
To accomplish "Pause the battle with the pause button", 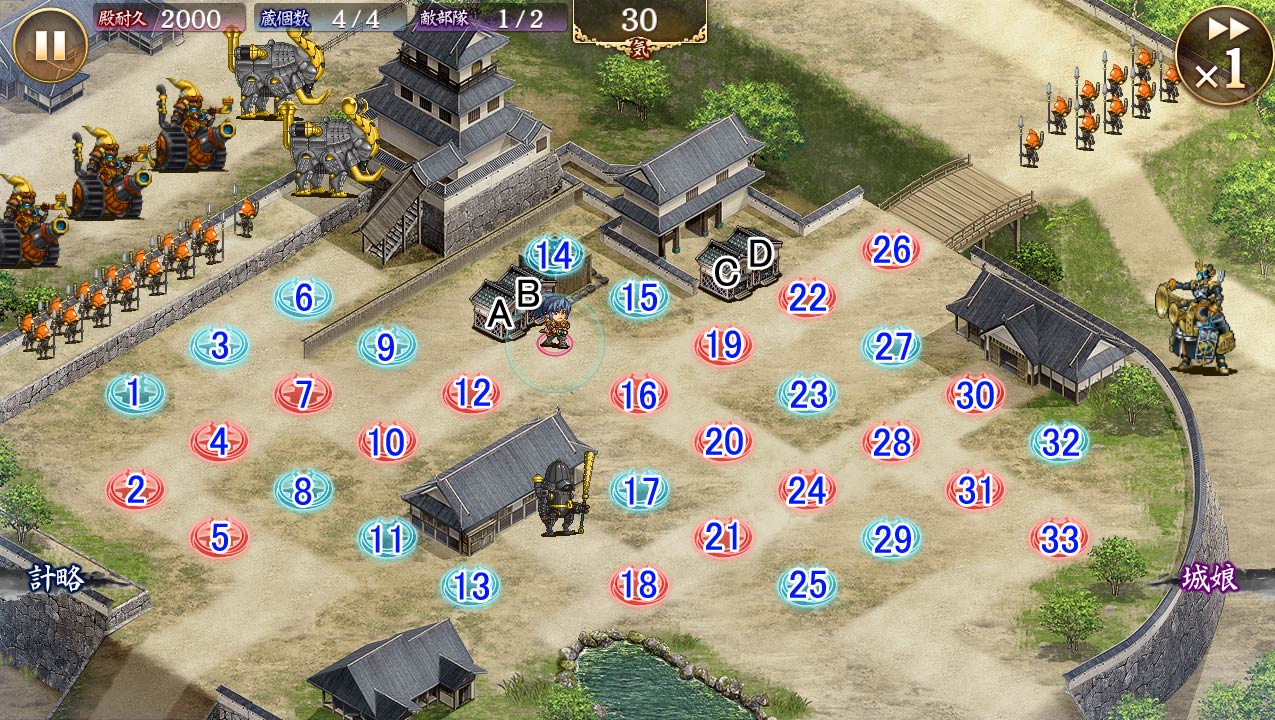I will coord(49,46).
